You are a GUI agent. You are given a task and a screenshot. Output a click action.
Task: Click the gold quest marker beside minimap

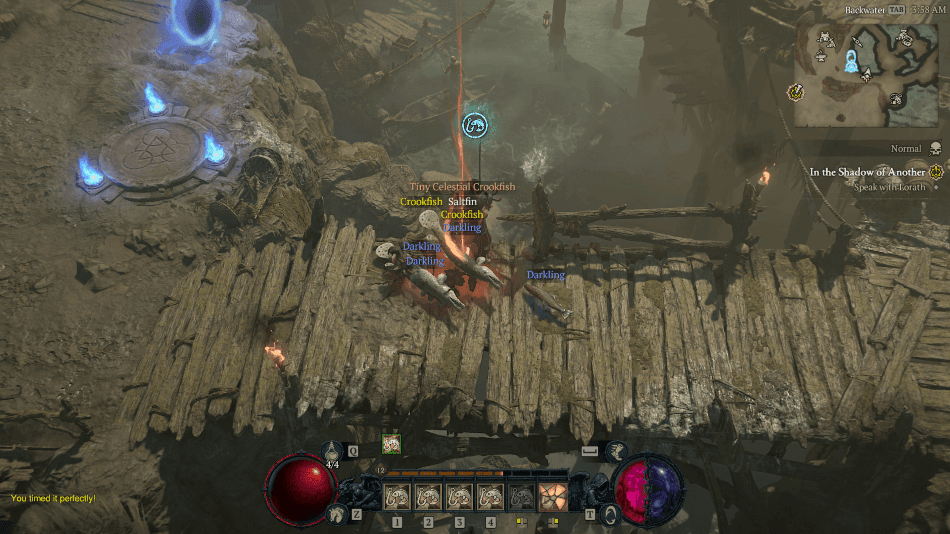797,92
